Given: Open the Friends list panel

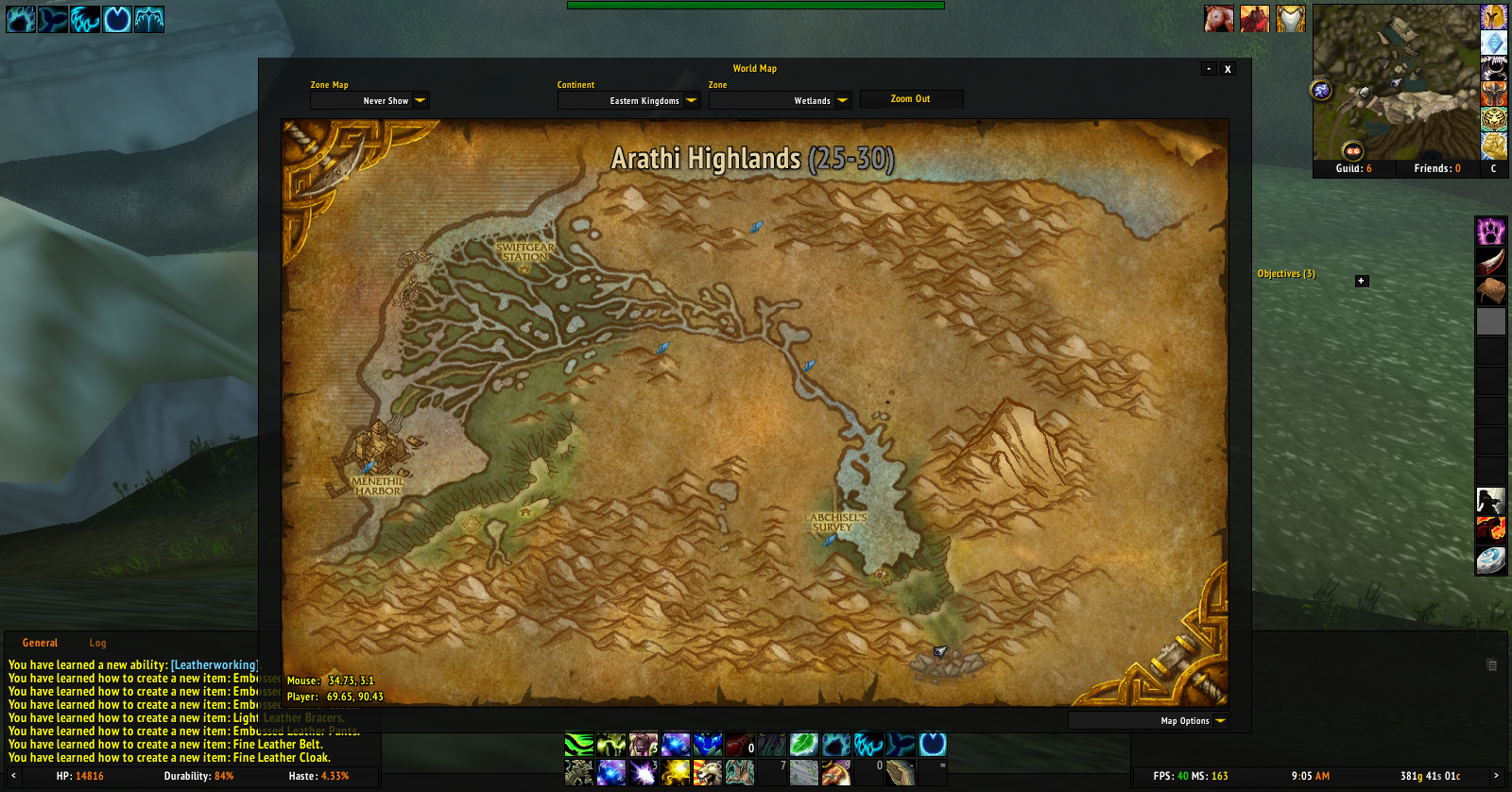Looking at the screenshot, I should coord(1436,168).
